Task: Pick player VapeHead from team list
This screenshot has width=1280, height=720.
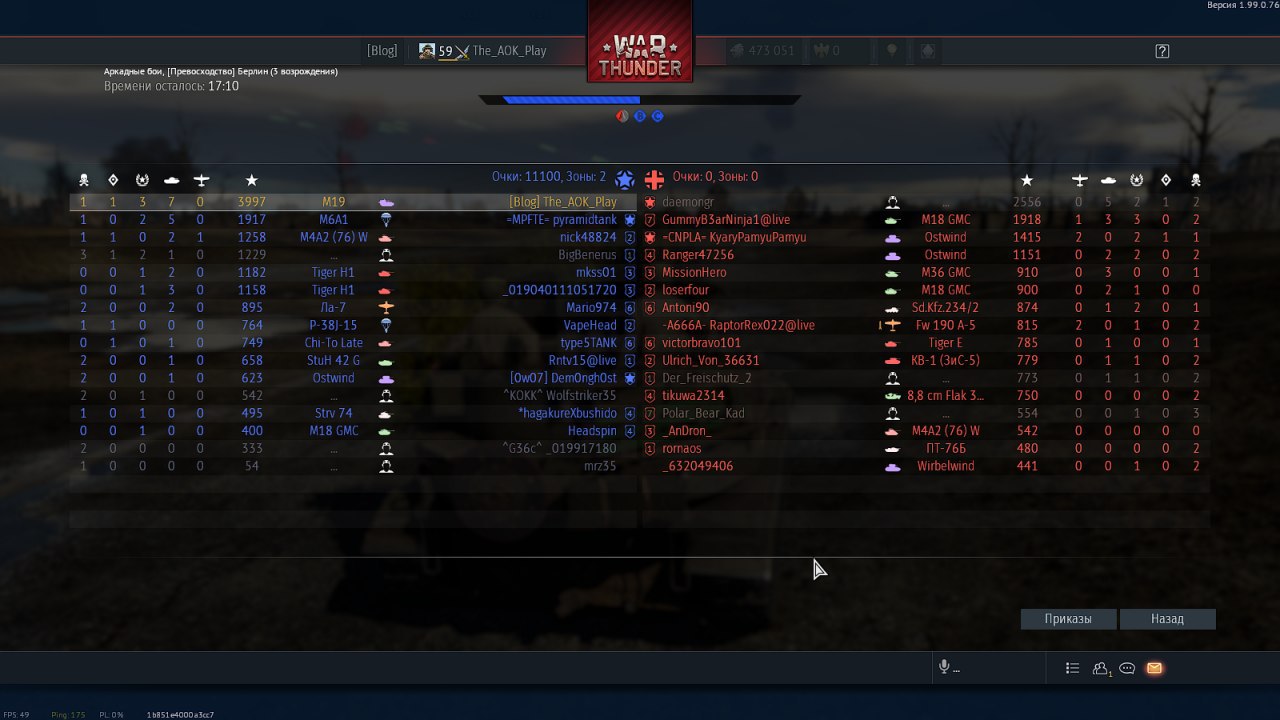Action: 590,325
